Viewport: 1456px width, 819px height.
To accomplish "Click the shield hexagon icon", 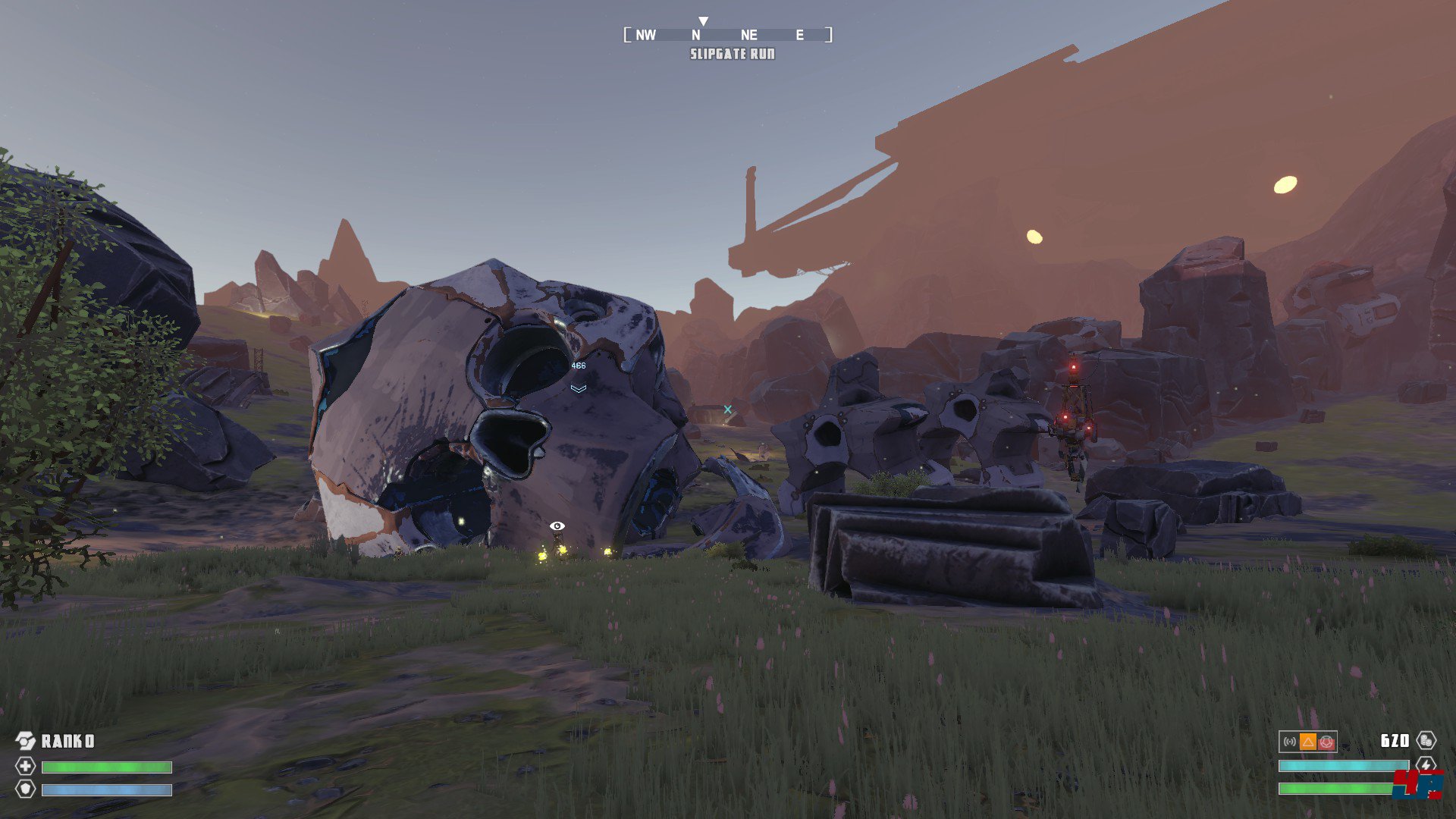I will [25, 789].
